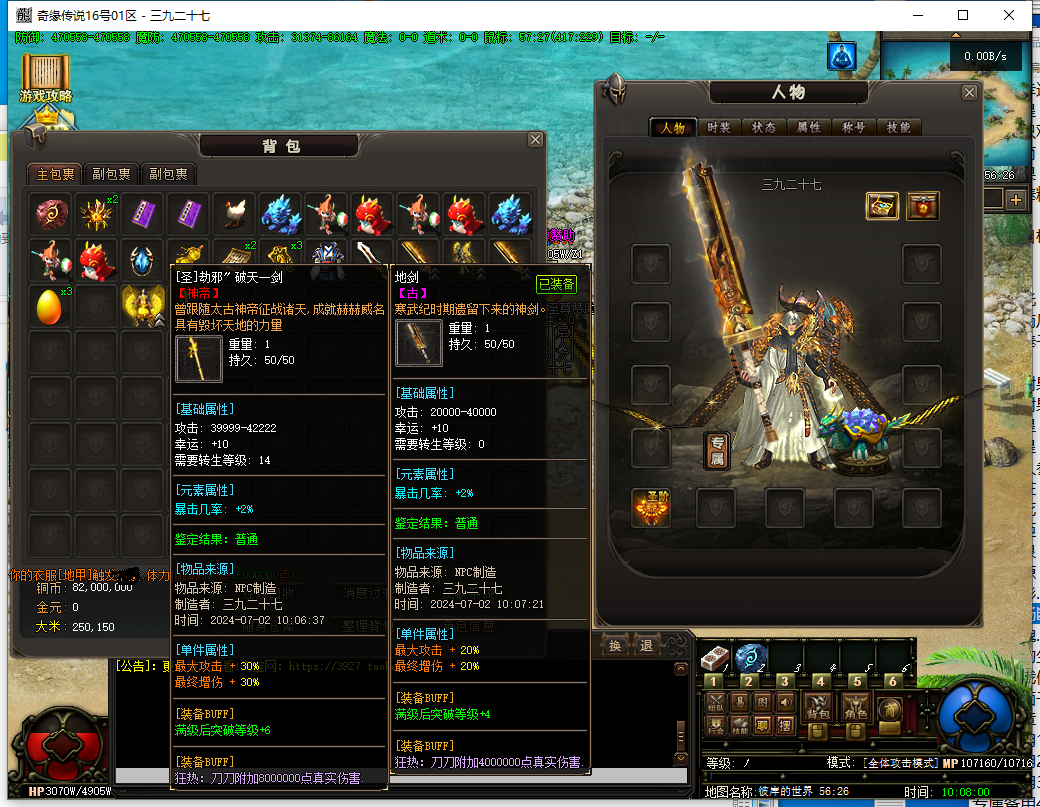Screen dimensions: 1040x807
Task: Click the treasure chest icon in character panel
Action: coord(882,206)
